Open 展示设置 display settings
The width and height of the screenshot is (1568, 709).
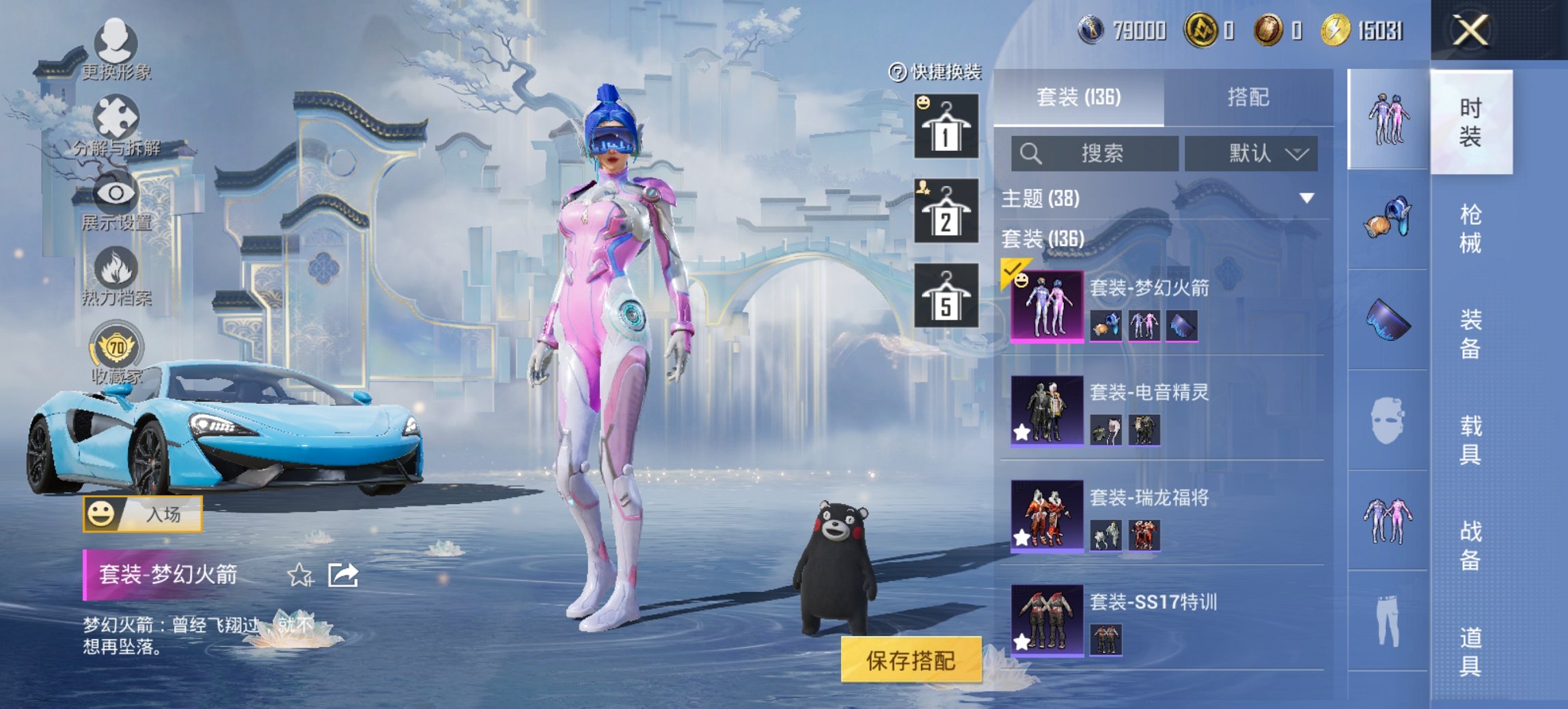(x=116, y=201)
